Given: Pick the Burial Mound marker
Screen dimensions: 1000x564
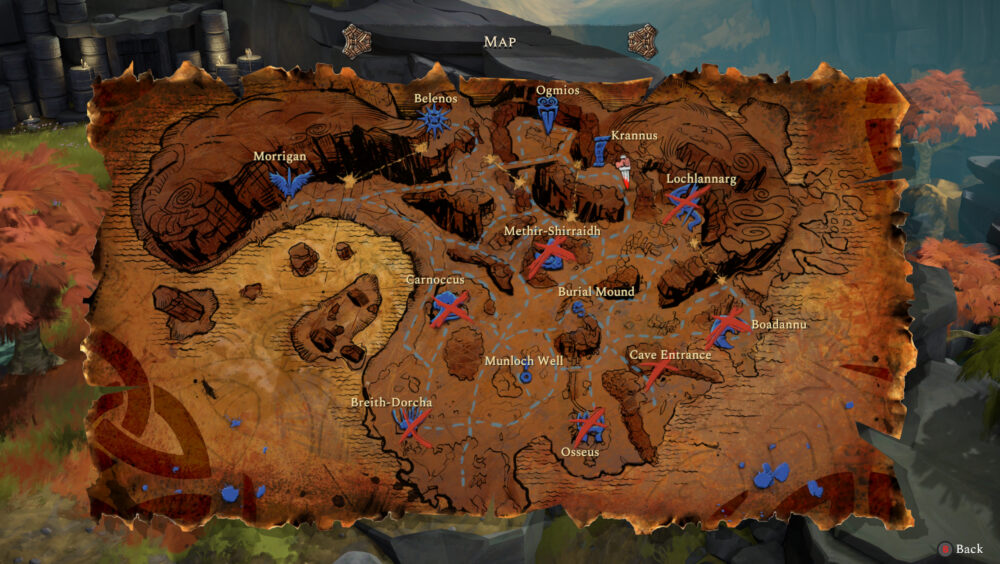Looking at the screenshot, I should point(579,309).
